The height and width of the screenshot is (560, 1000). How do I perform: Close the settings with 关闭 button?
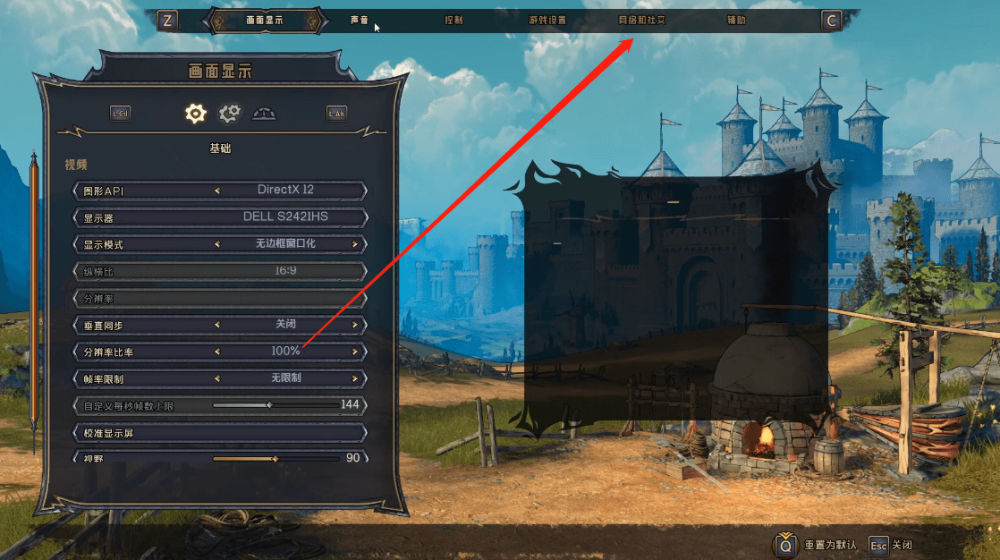coord(892,546)
